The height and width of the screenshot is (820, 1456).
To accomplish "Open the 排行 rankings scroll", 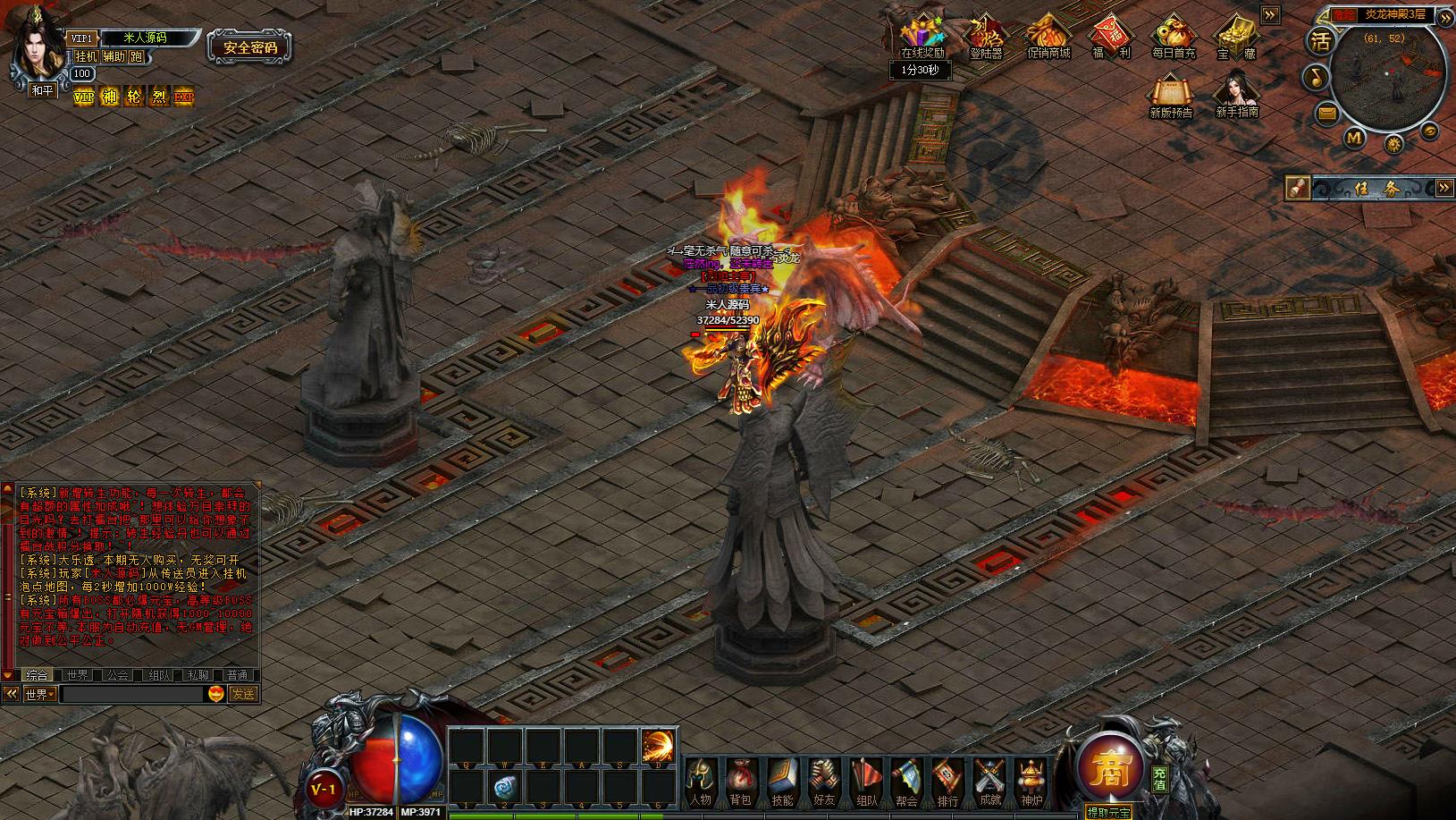I will point(947,782).
